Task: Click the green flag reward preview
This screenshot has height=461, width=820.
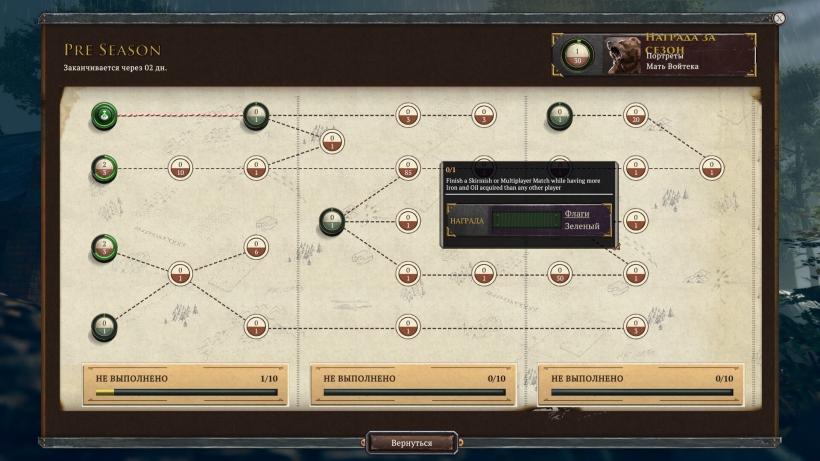Action: click(x=525, y=220)
